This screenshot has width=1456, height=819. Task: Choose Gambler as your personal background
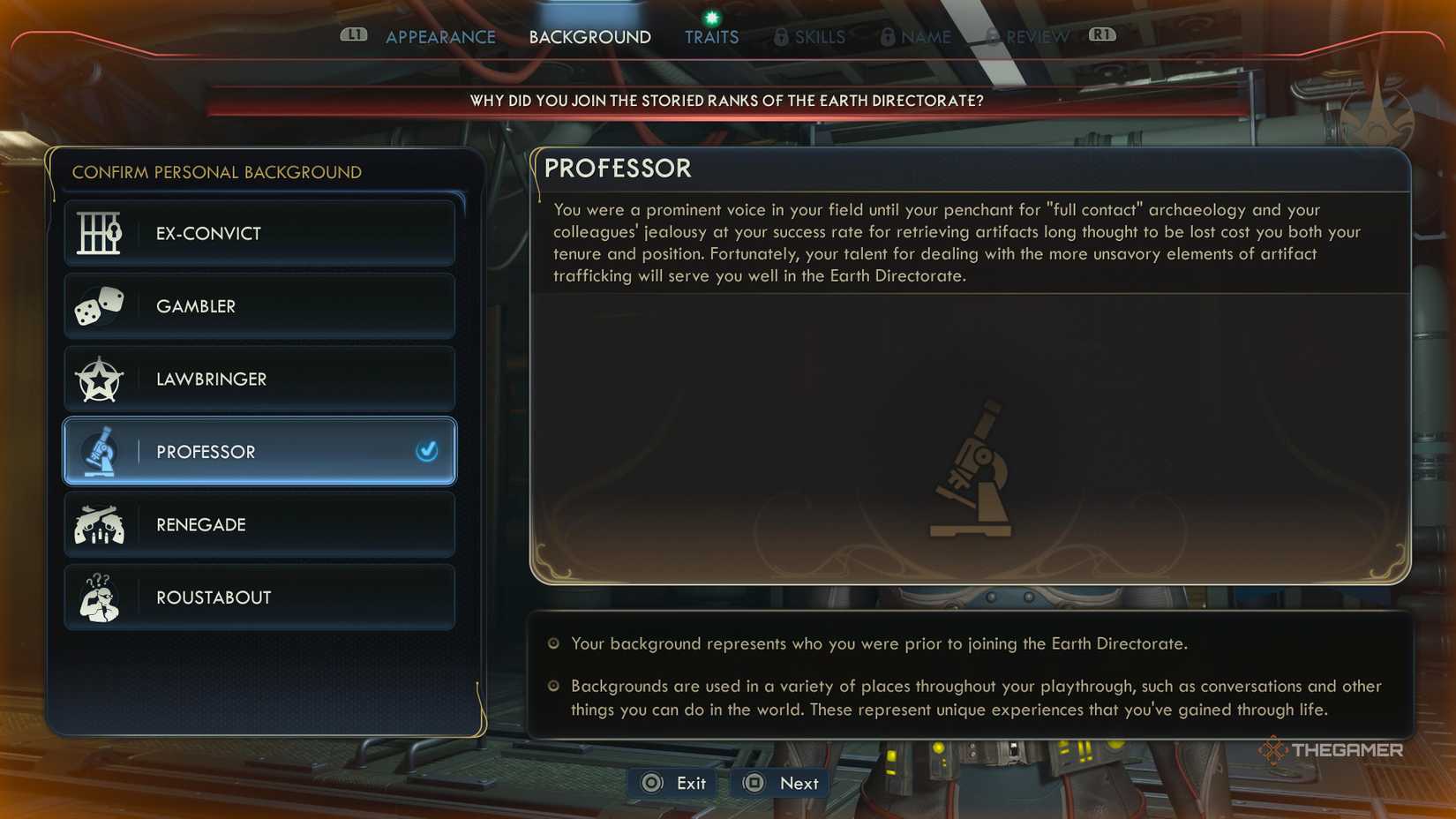pos(259,305)
